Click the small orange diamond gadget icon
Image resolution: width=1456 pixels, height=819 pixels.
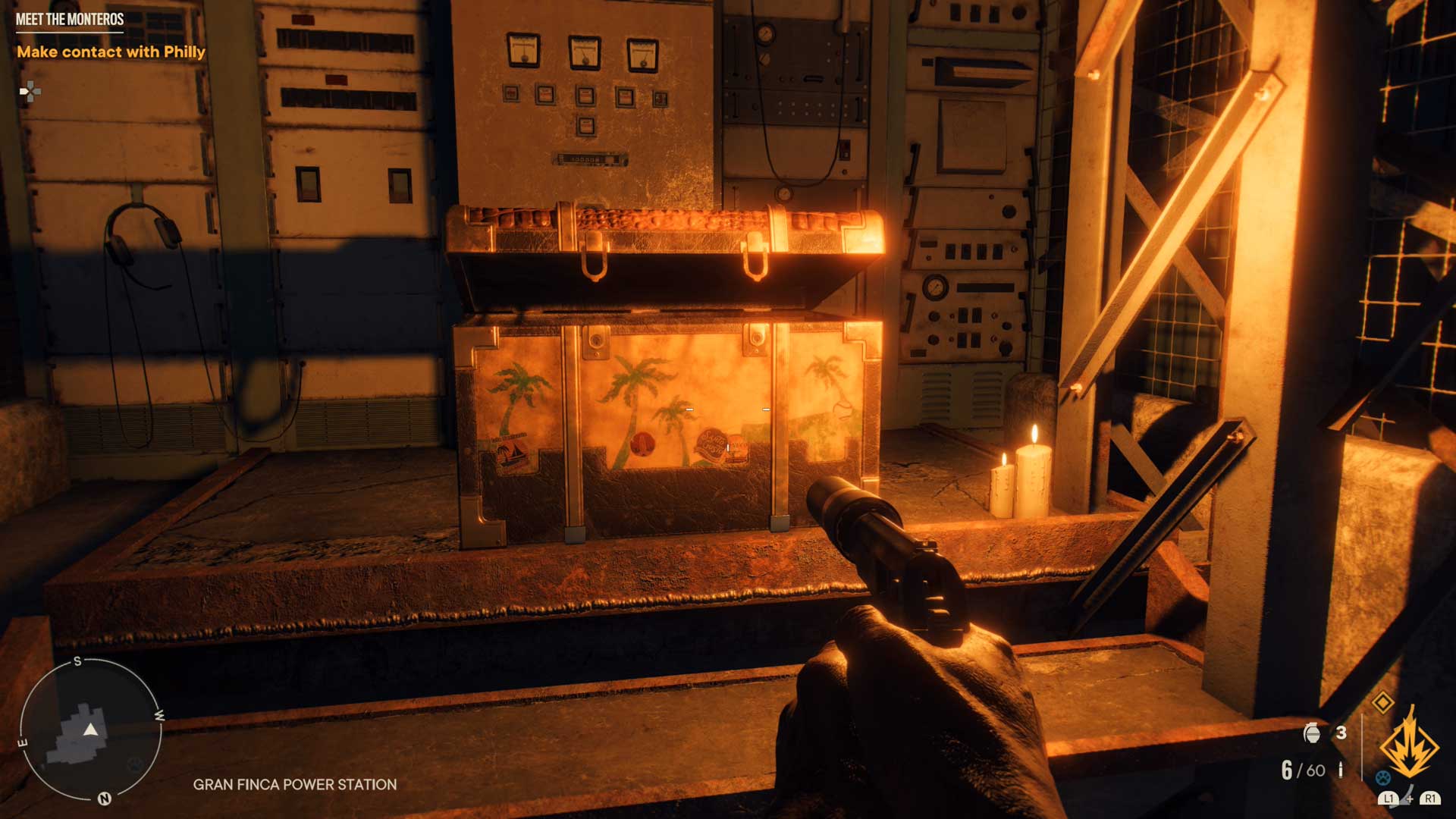click(x=1382, y=702)
